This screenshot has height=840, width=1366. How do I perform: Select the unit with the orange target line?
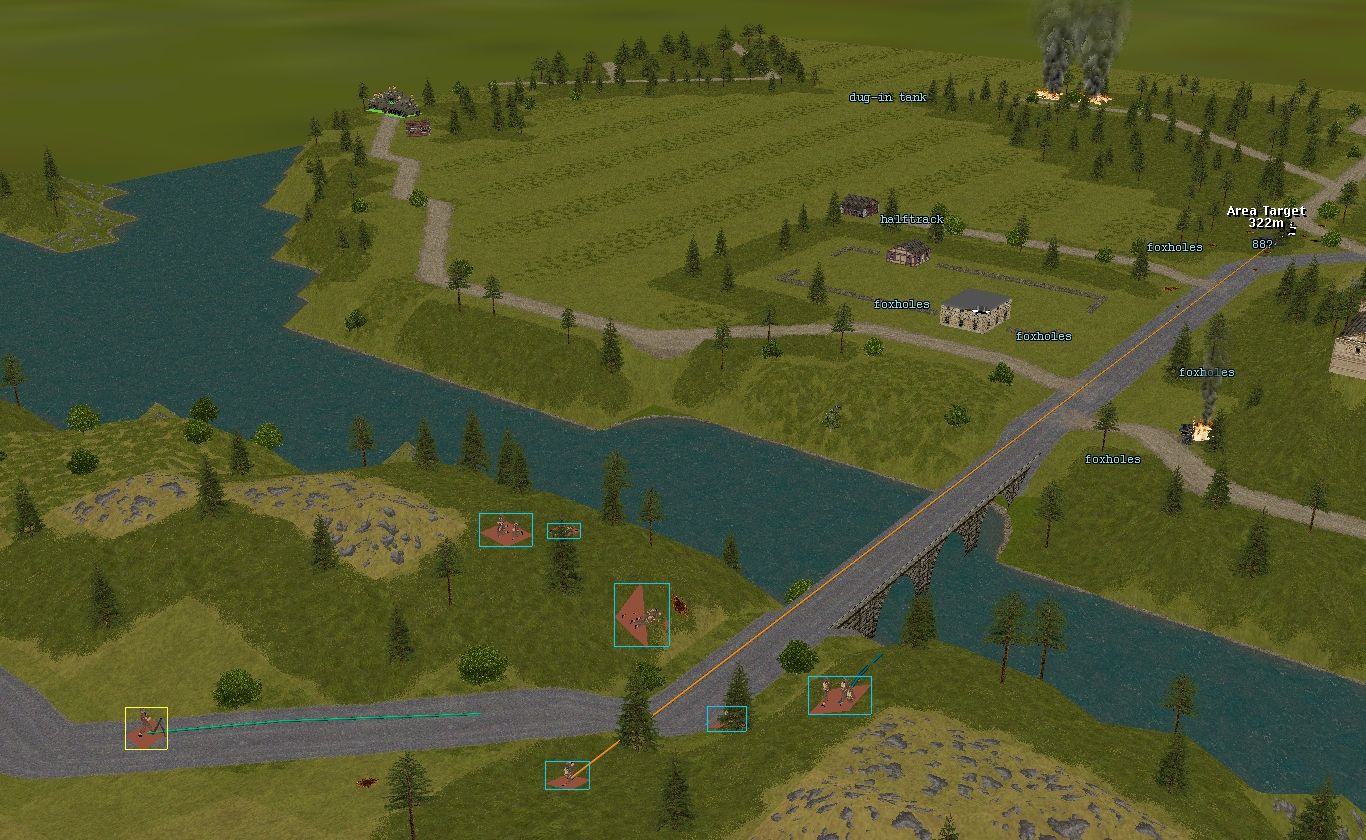[x=567, y=775]
